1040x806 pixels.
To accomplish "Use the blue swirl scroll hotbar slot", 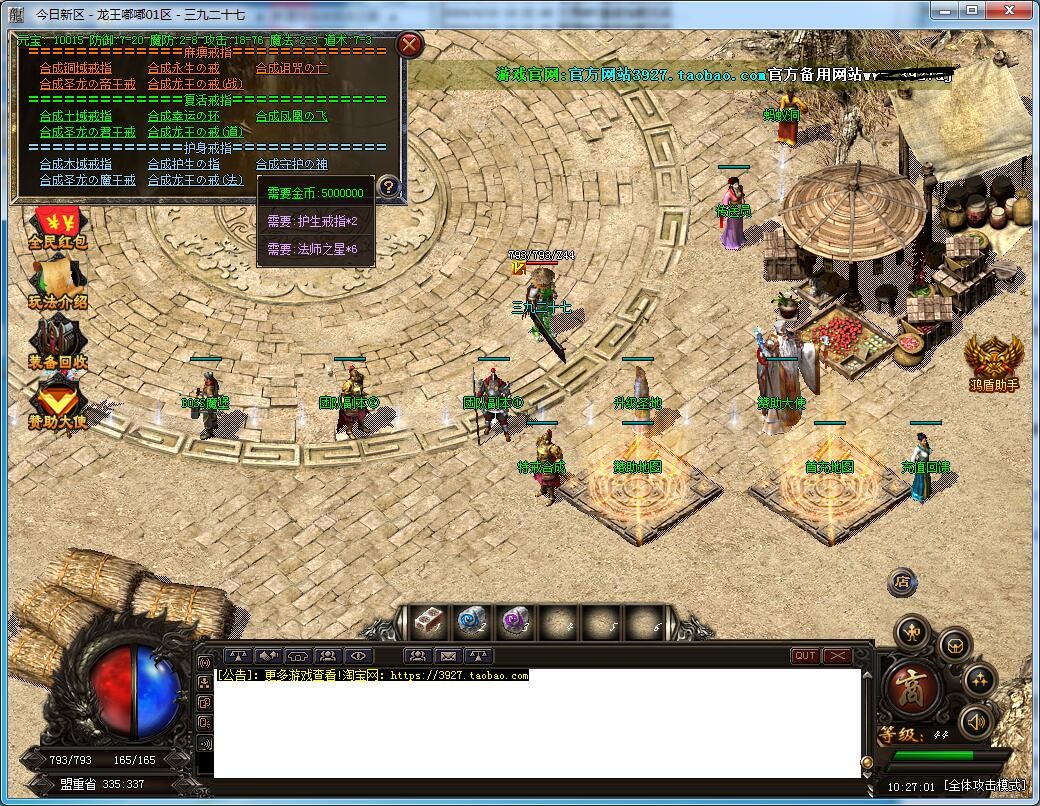I will click(471, 621).
